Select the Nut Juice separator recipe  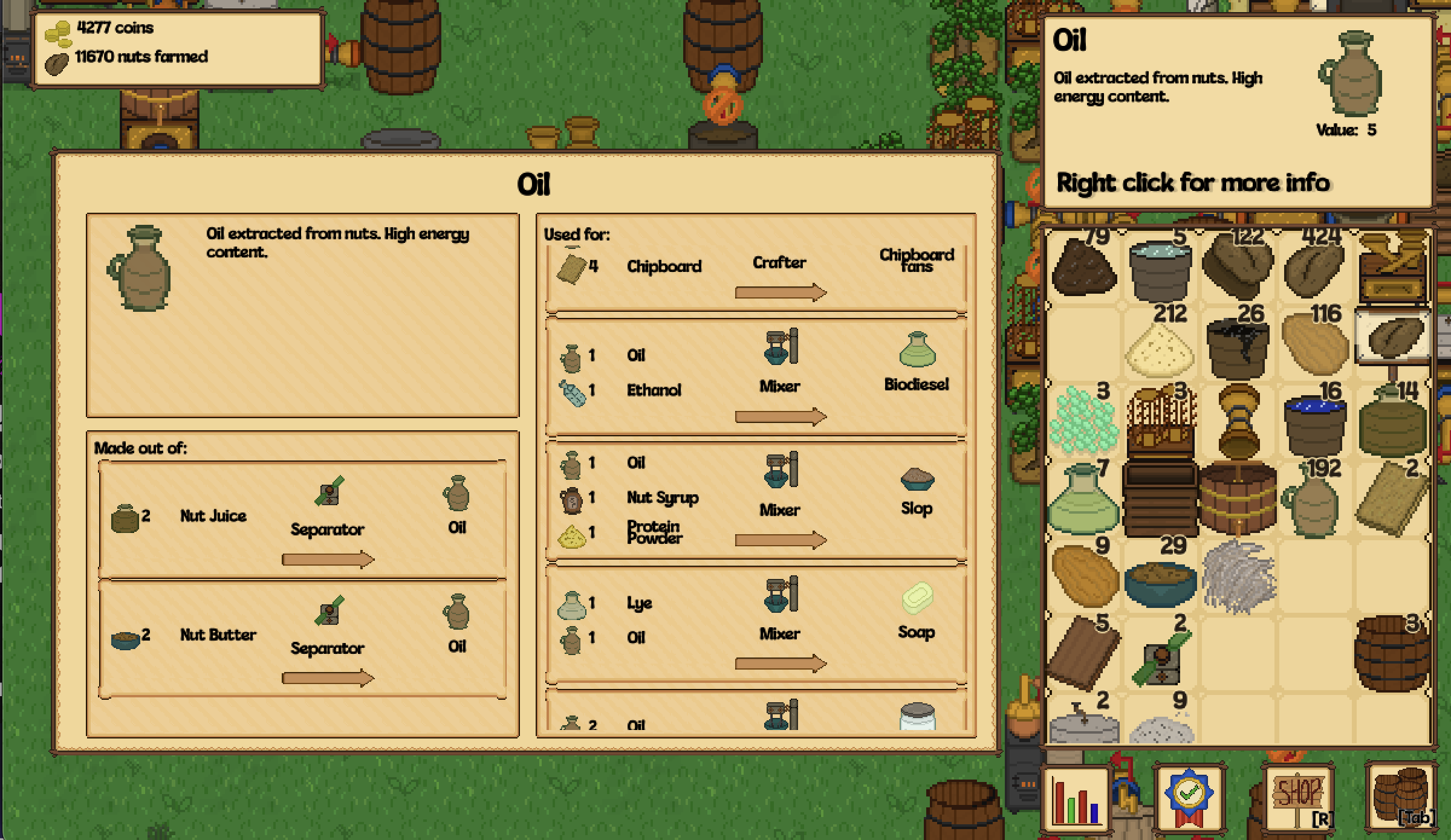click(x=302, y=520)
